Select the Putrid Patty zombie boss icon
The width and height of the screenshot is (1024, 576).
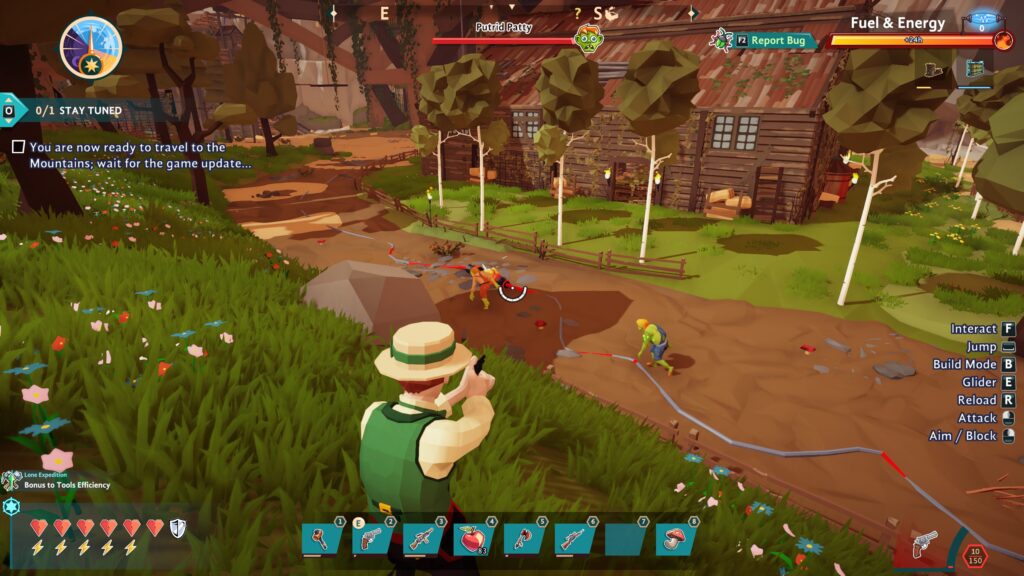588,39
